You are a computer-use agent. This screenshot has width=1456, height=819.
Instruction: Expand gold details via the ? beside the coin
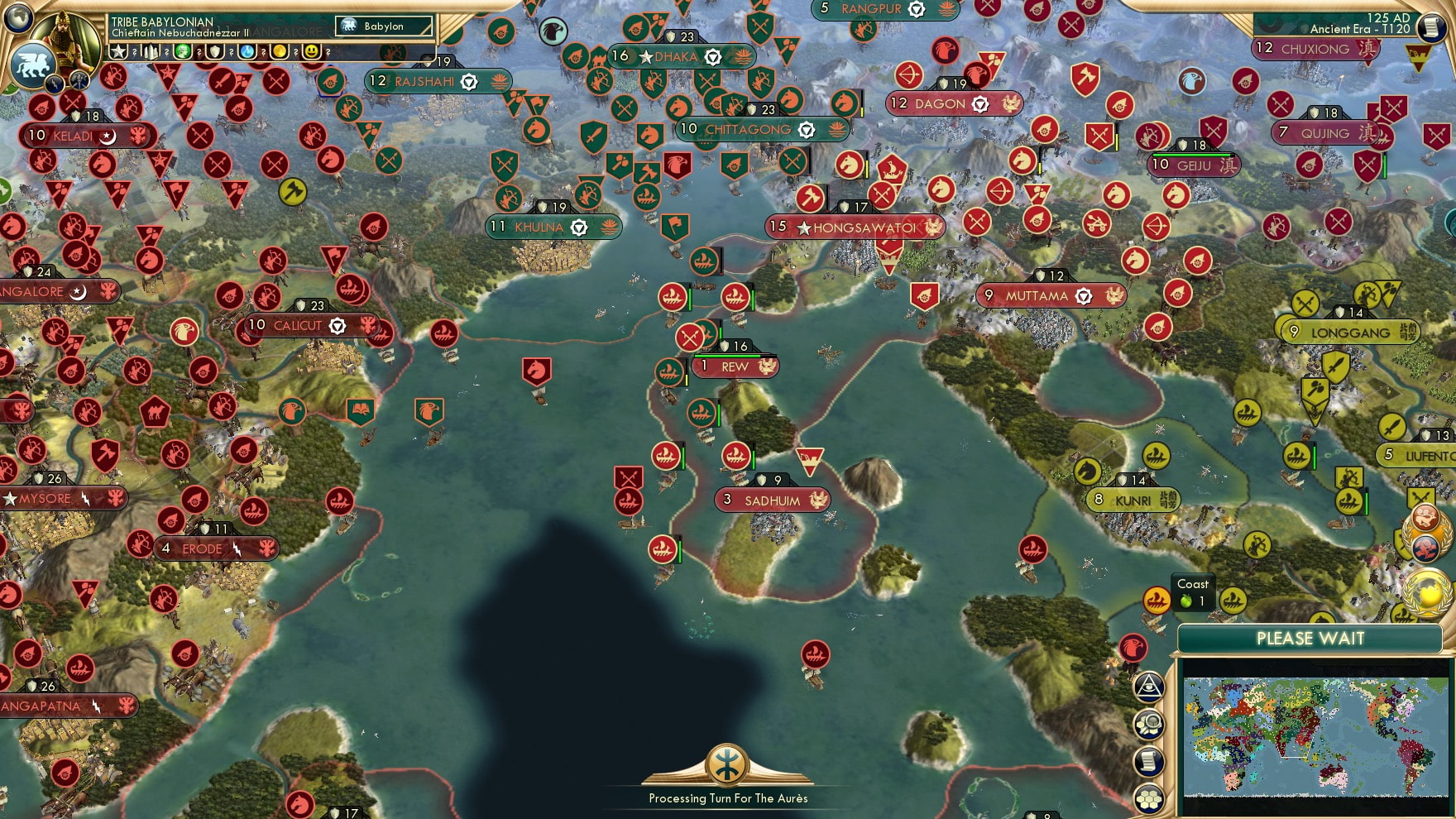295,51
